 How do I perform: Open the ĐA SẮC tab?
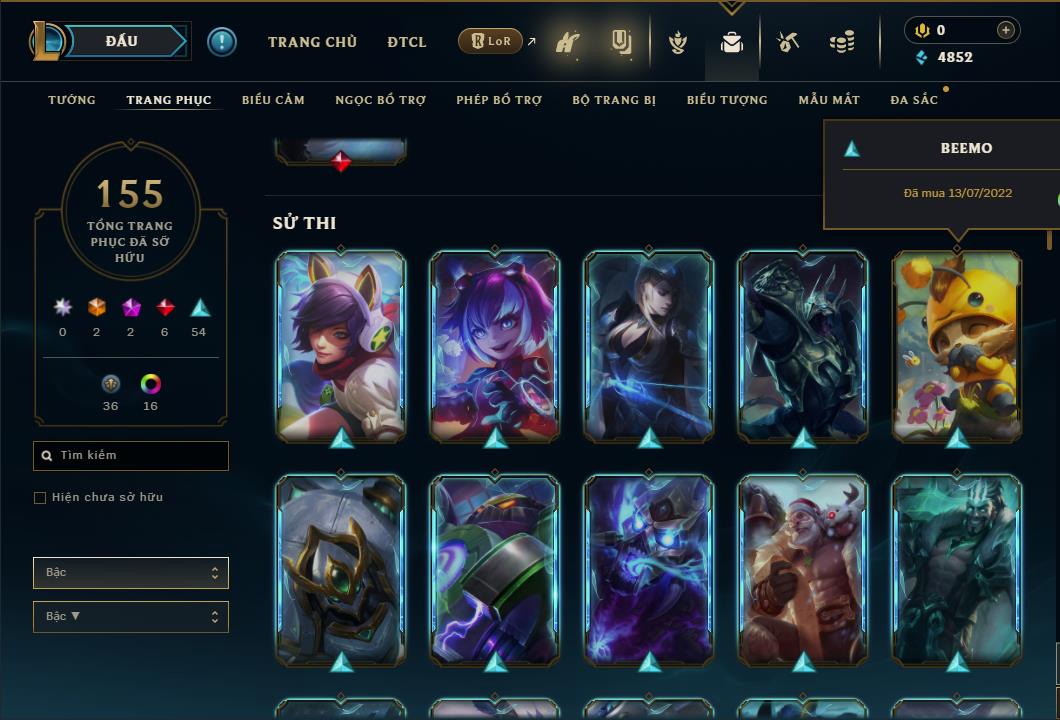(x=914, y=100)
